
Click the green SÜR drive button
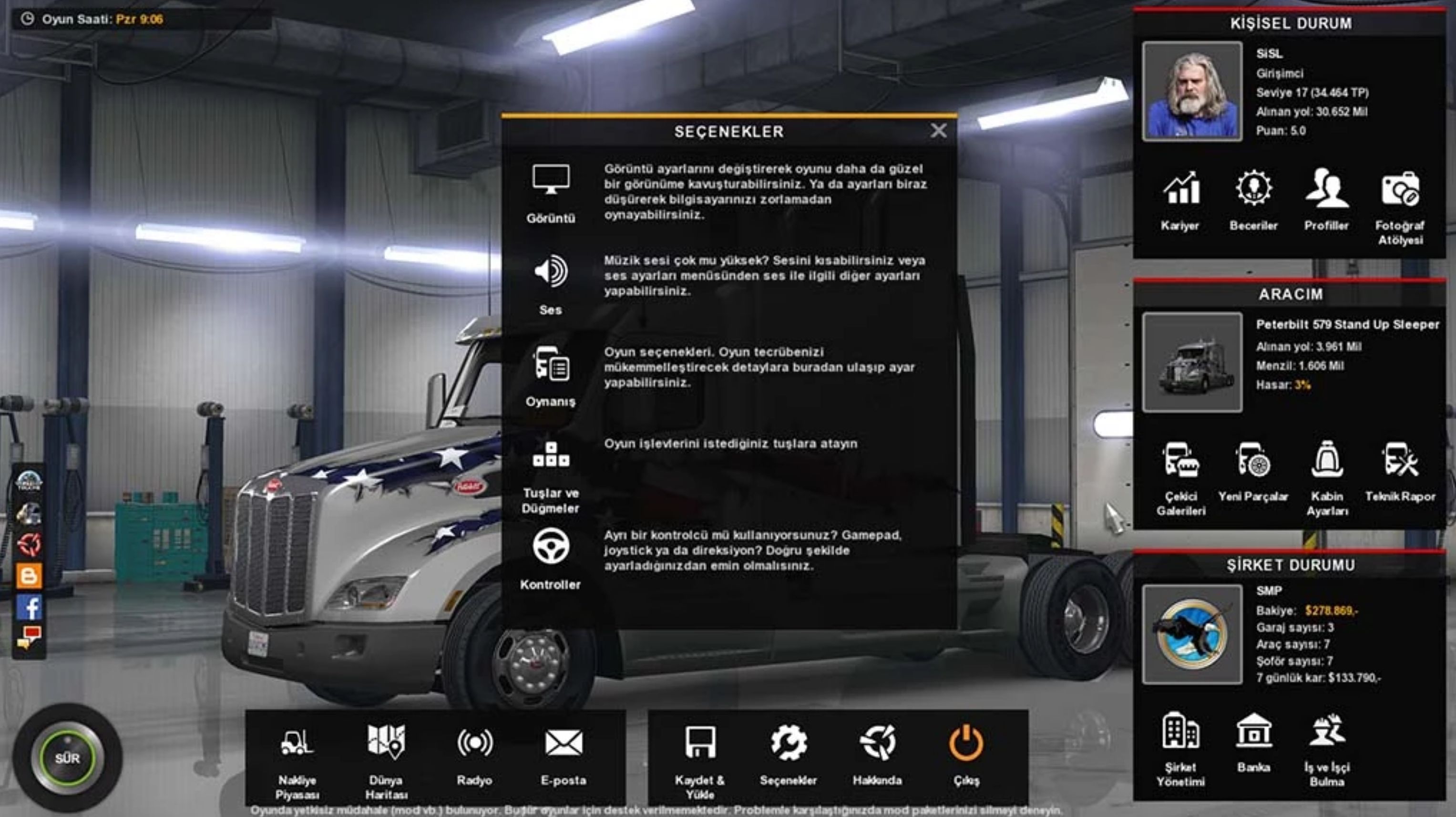pos(67,758)
